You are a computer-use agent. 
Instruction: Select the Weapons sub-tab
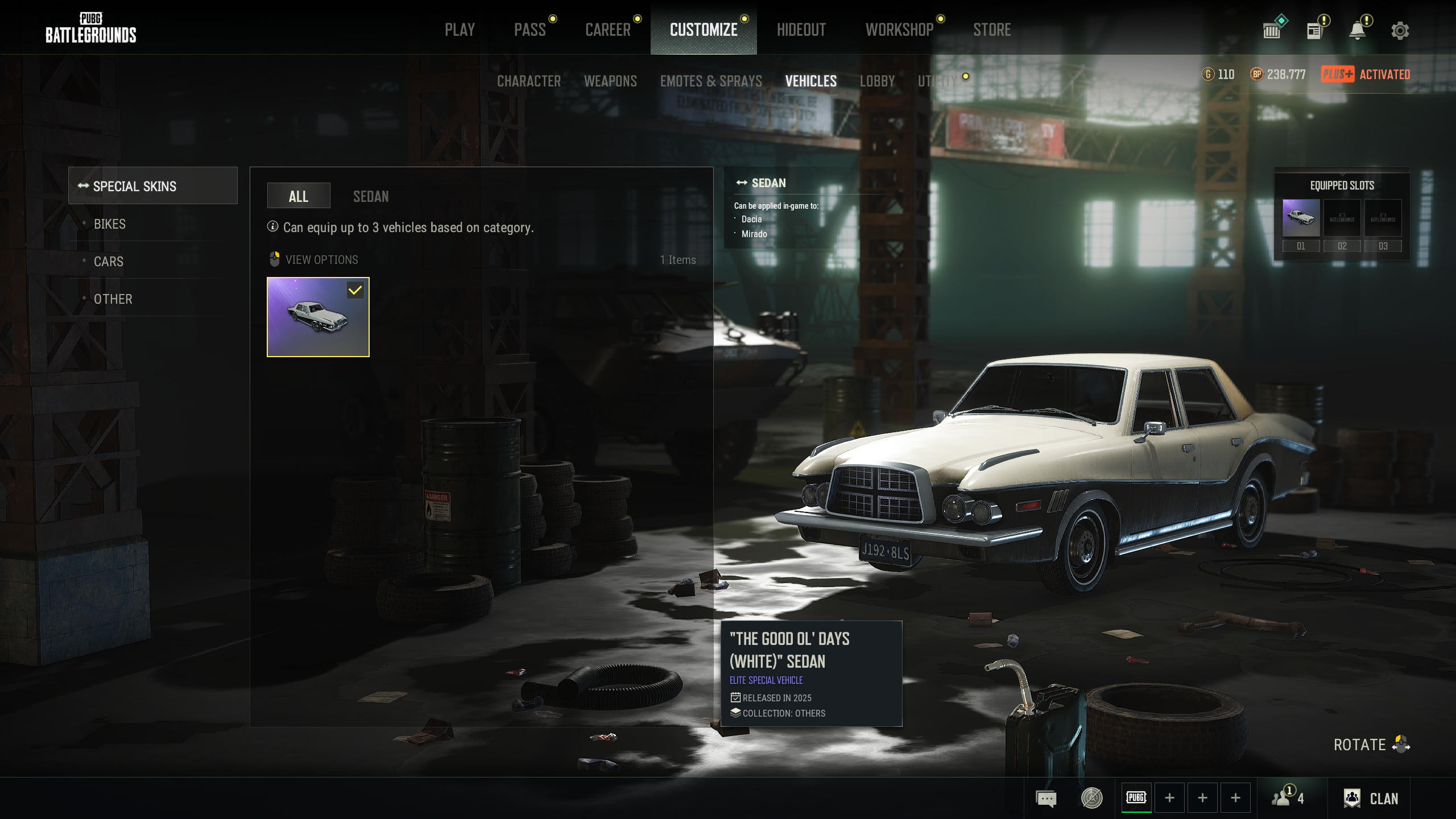click(610, 81)
